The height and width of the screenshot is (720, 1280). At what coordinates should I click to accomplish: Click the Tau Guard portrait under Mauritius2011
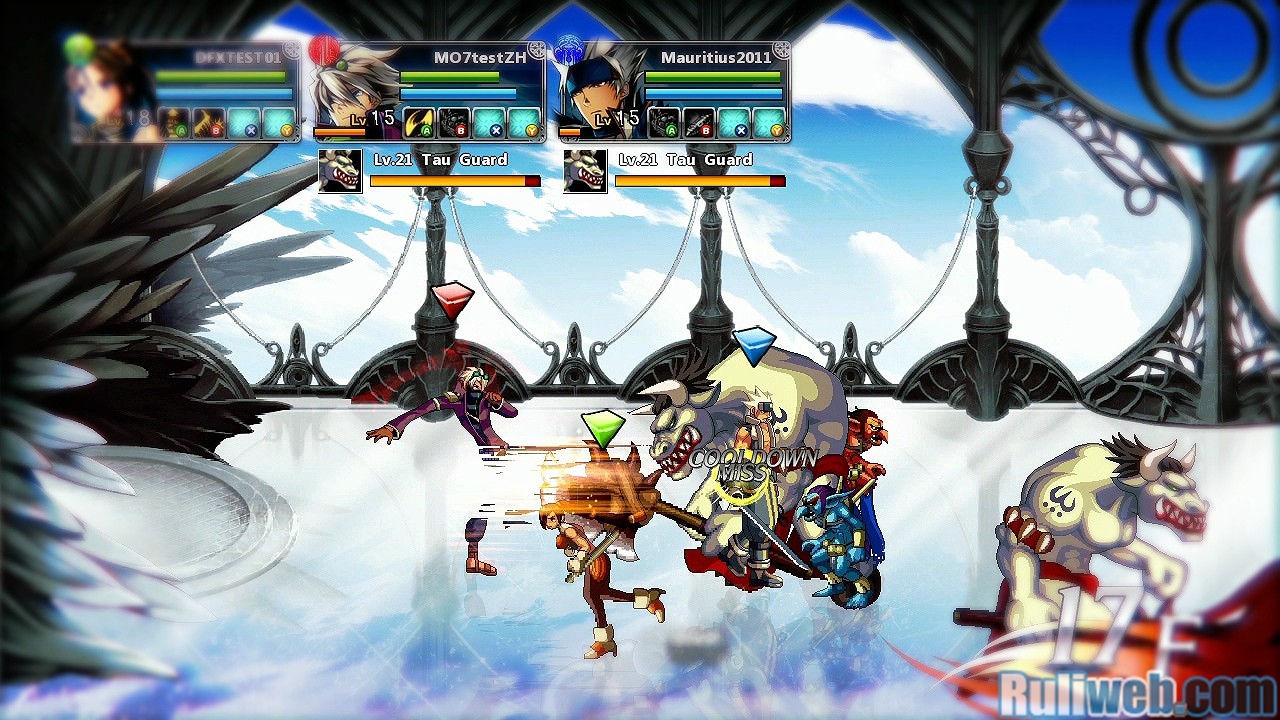pyautogui.click(x=585, y=171)
